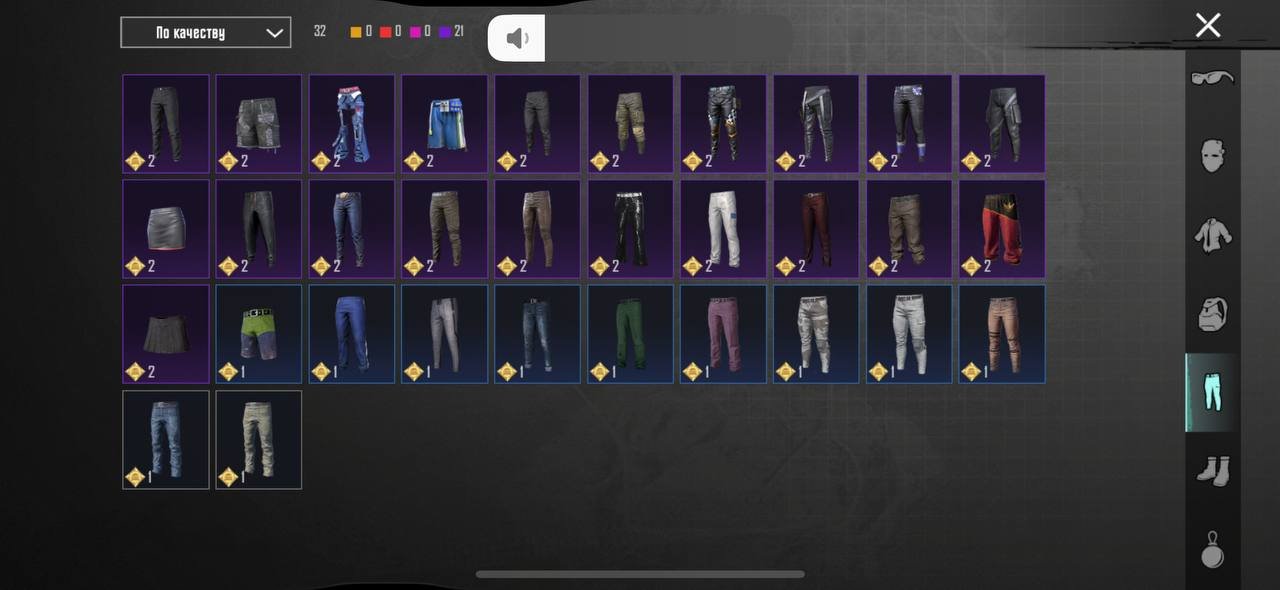Close the inventory with the X button
The height and width of the screenshot is (590, 1280).
(x=1208, y=26)
